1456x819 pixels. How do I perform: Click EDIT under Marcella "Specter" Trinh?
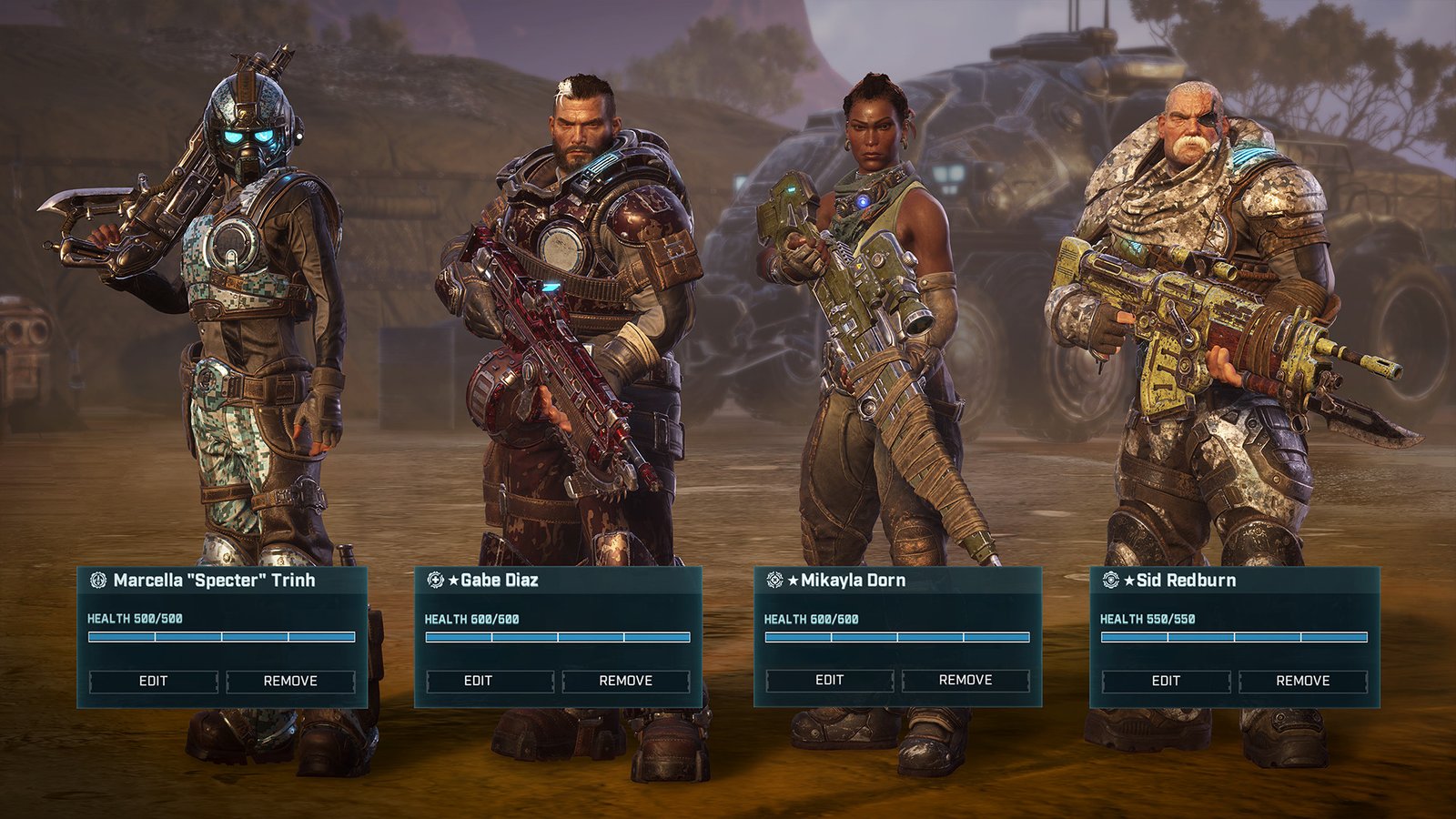pyautogui.click(x=155, y=680)
